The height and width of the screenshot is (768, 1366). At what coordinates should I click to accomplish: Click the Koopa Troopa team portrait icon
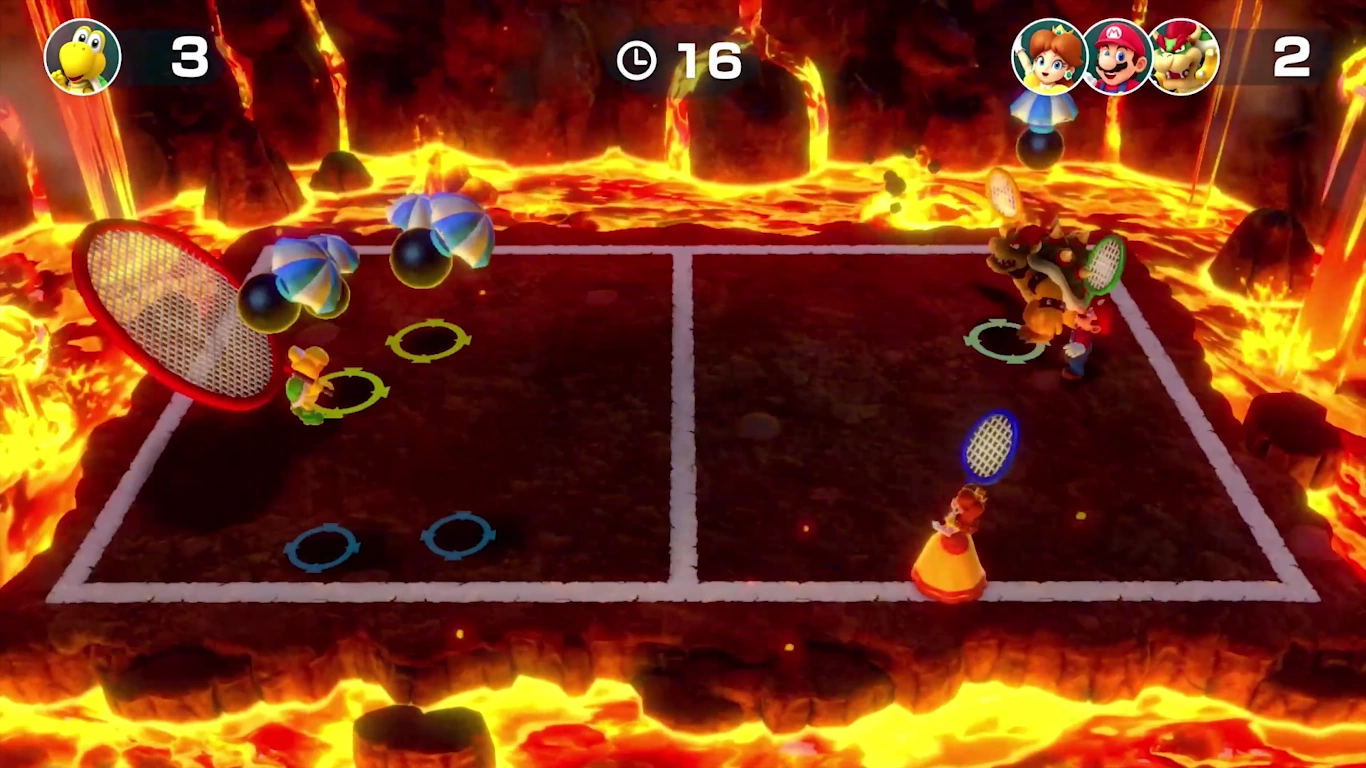click(84, 57)
